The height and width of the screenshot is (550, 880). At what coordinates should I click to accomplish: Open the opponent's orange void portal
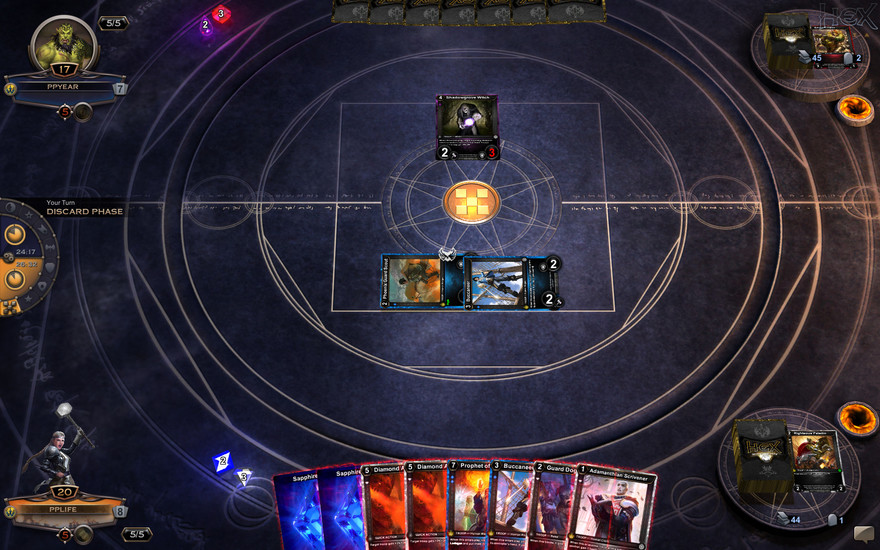coord(854,107)
